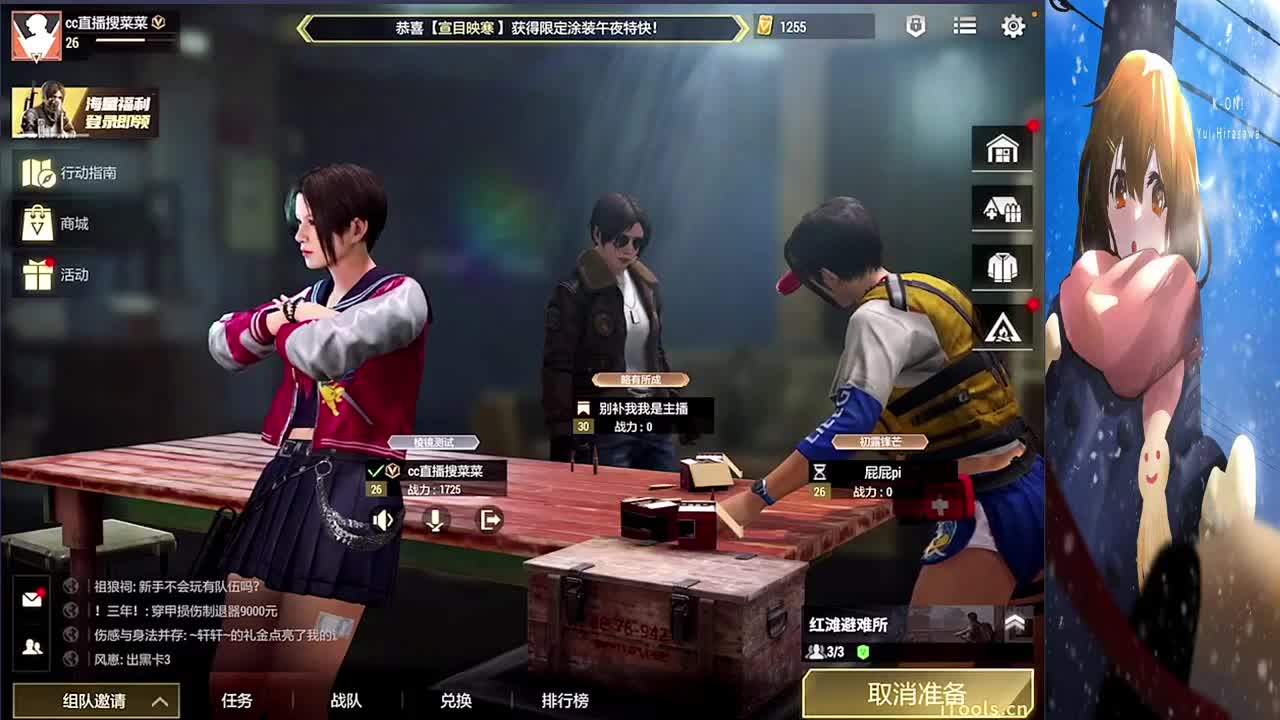Open the camp shelter icon below the home icon
Screen dimensions: 1280x720
1002,207
